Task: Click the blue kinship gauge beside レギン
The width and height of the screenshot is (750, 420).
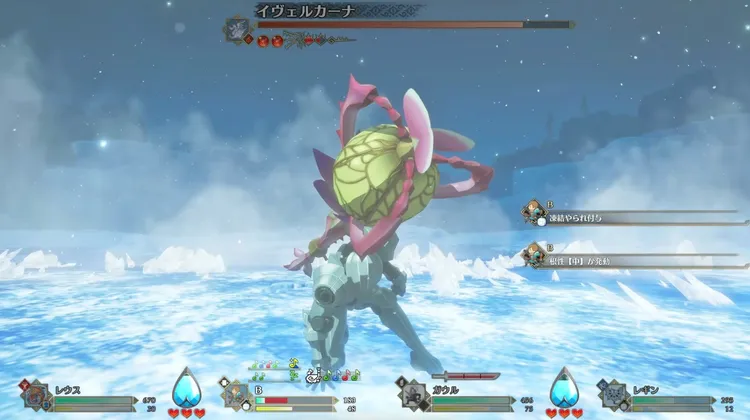Action: pyautogui.click(x=564, y=388)
